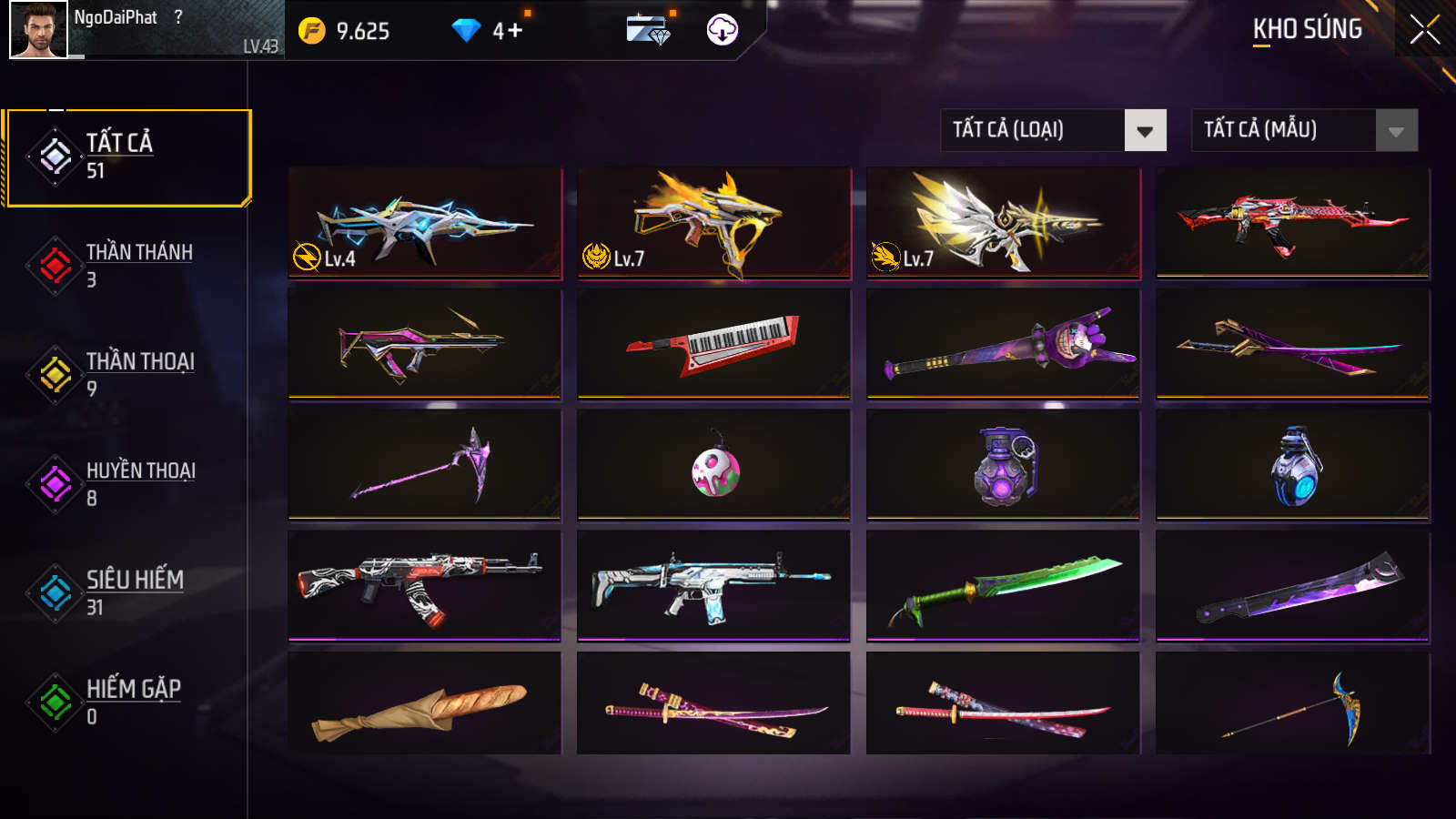Select the Lv.7 golden dragon gun skin

tap(713, 221)
